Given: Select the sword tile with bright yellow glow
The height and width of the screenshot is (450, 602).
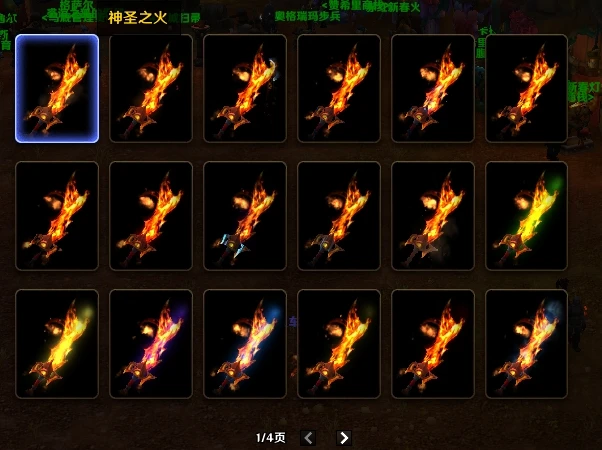Looking at the screenshot, I should (57, 343).
